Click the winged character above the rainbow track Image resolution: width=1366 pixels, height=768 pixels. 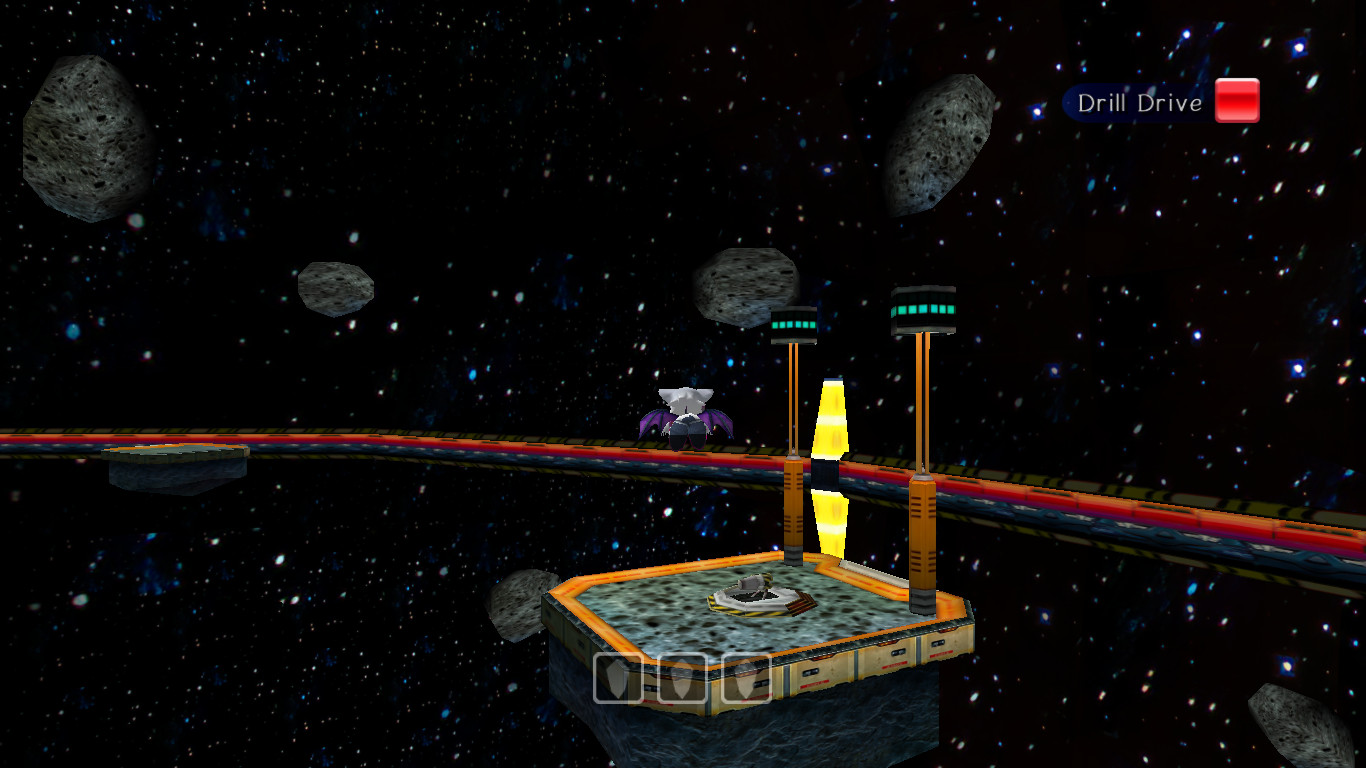click(685, 413)
